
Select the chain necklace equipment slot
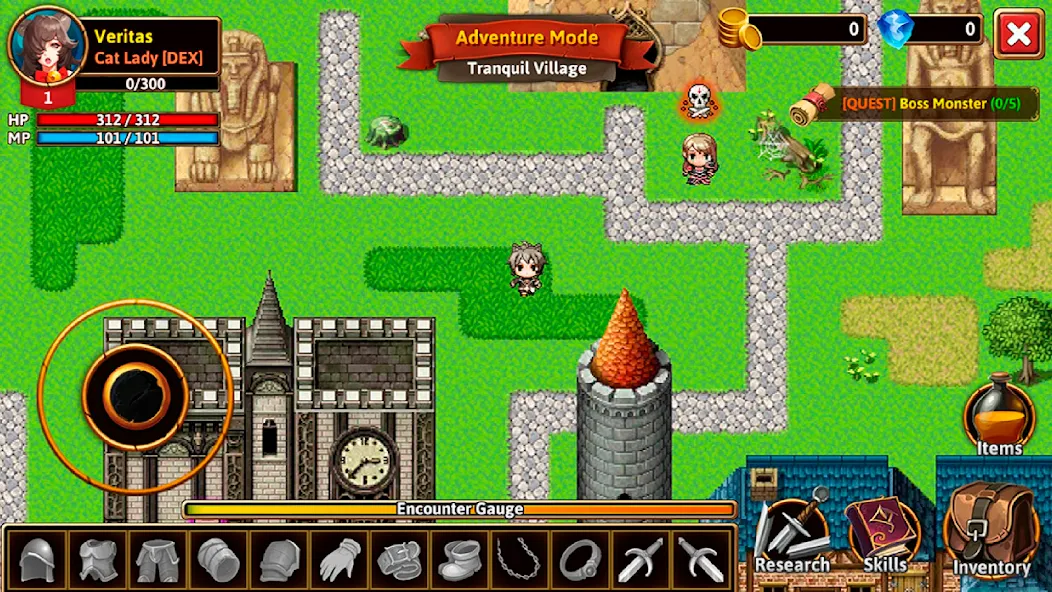coord(521,558)
